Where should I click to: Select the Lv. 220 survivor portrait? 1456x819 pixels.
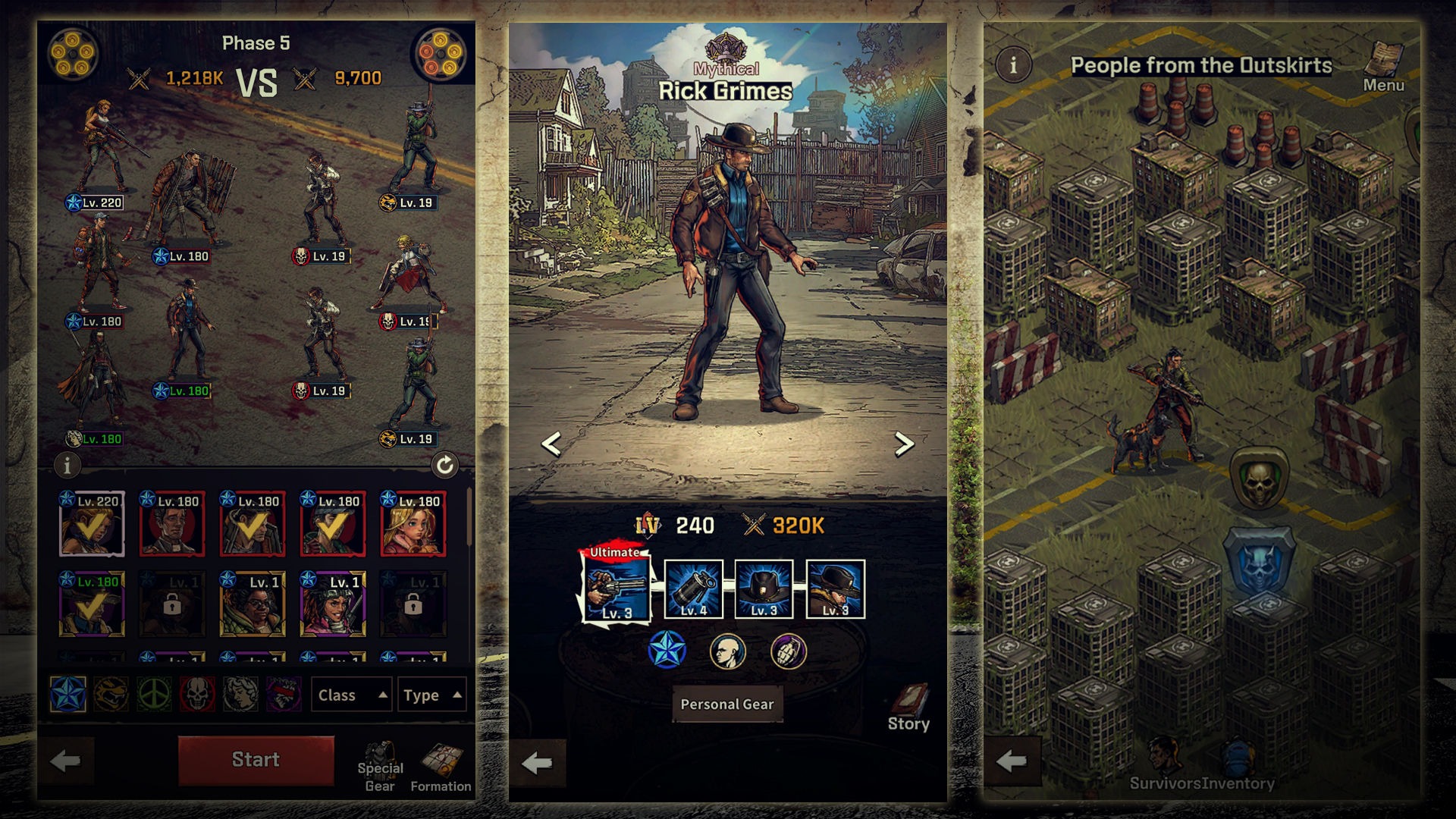92,524
